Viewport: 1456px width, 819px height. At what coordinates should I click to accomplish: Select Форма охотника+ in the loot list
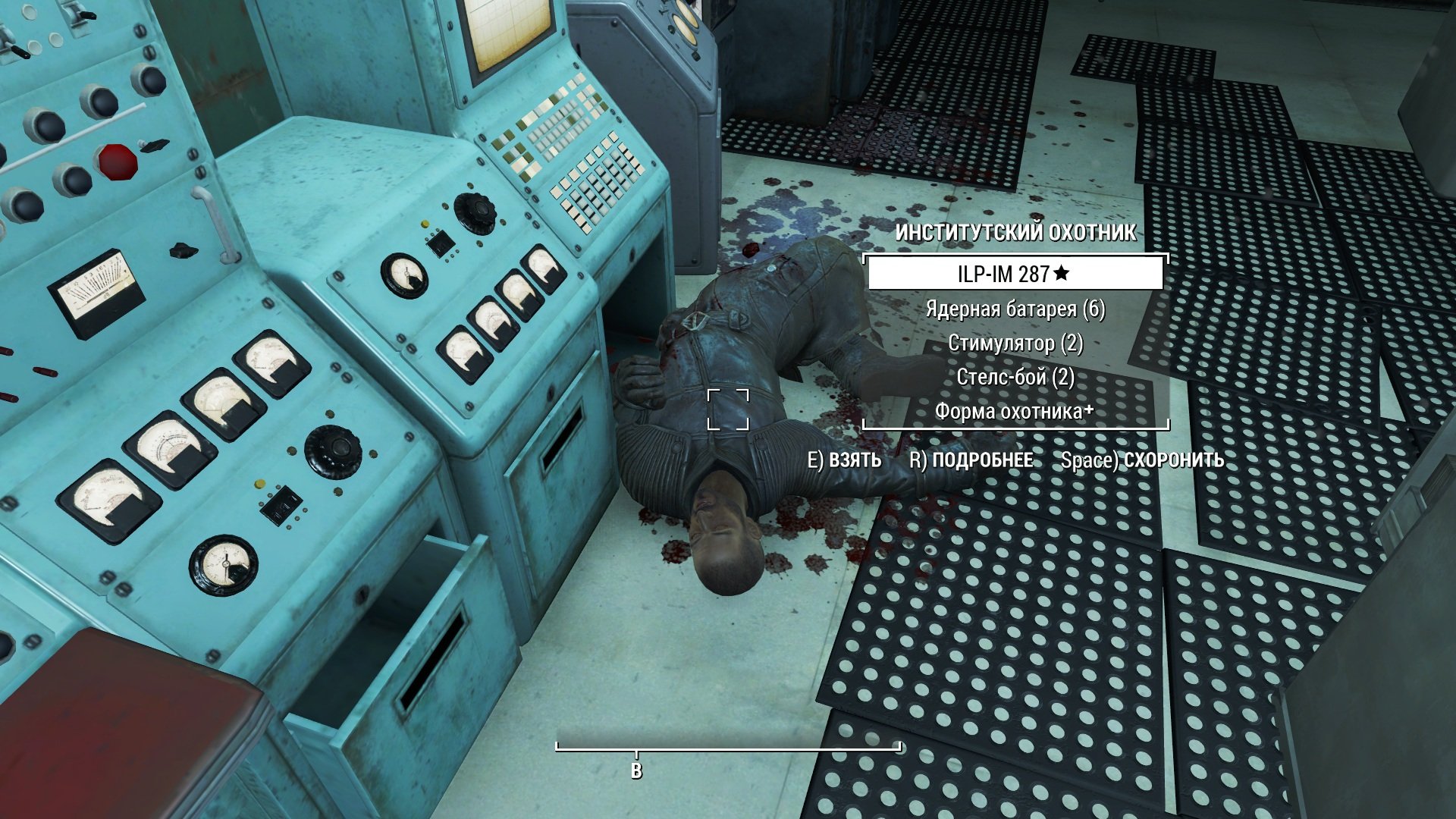click(x=1015, y=412)
